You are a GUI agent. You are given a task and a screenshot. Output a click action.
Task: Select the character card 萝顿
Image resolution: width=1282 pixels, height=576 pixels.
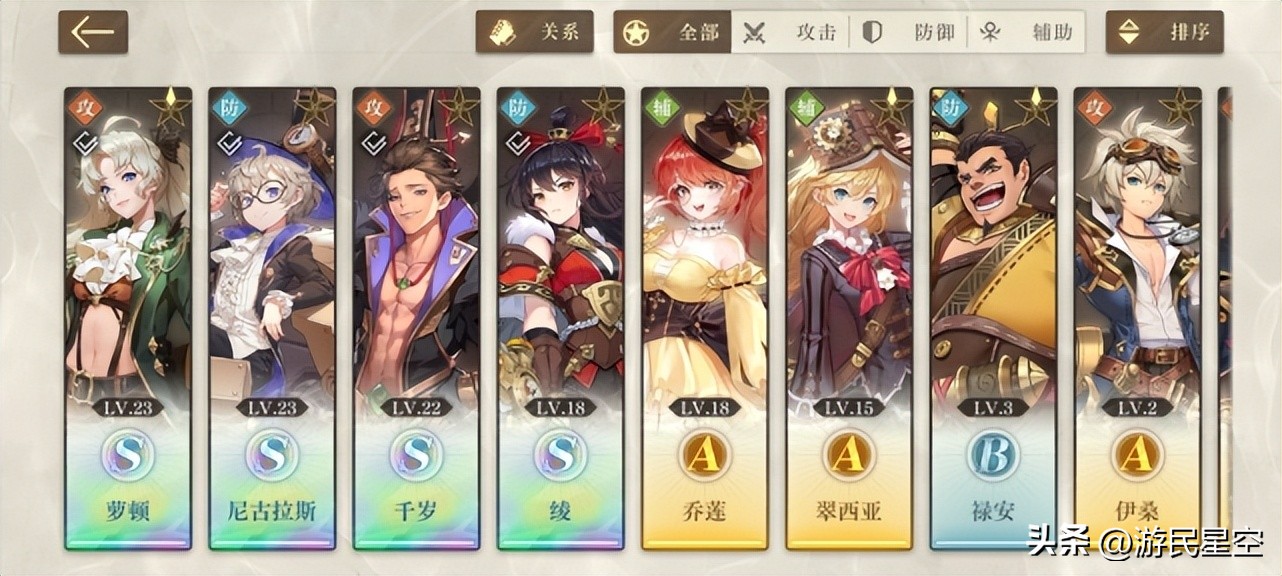[x=128, y=318]
